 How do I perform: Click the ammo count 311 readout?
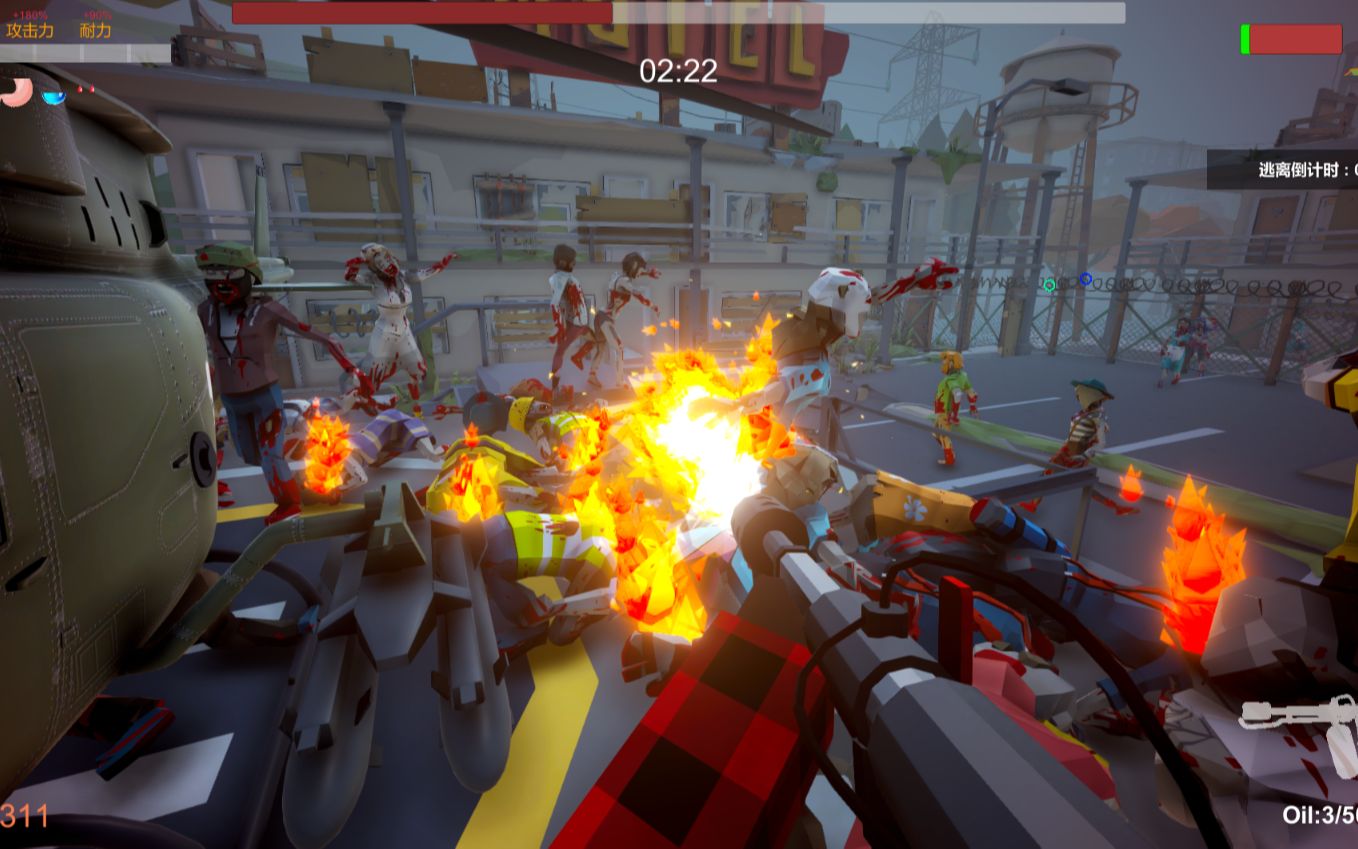coord(20,814)
